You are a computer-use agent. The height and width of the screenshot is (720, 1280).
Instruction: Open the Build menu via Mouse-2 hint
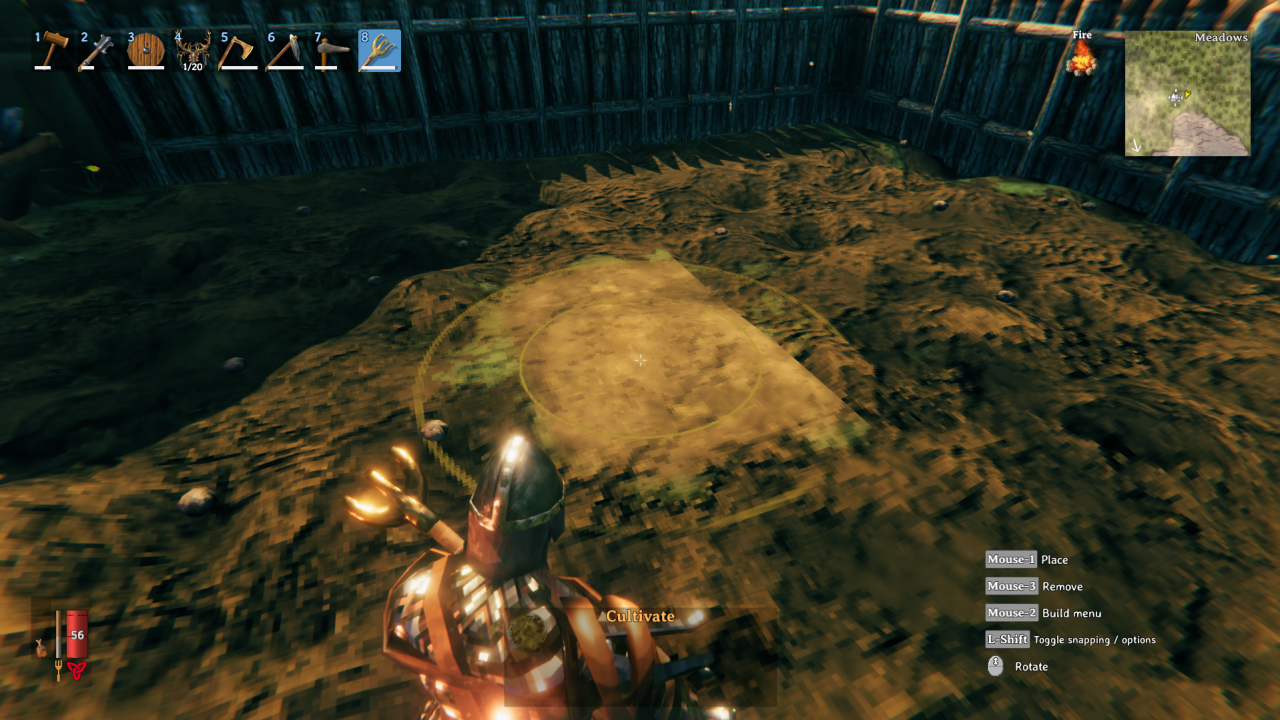click(1010, 612)
